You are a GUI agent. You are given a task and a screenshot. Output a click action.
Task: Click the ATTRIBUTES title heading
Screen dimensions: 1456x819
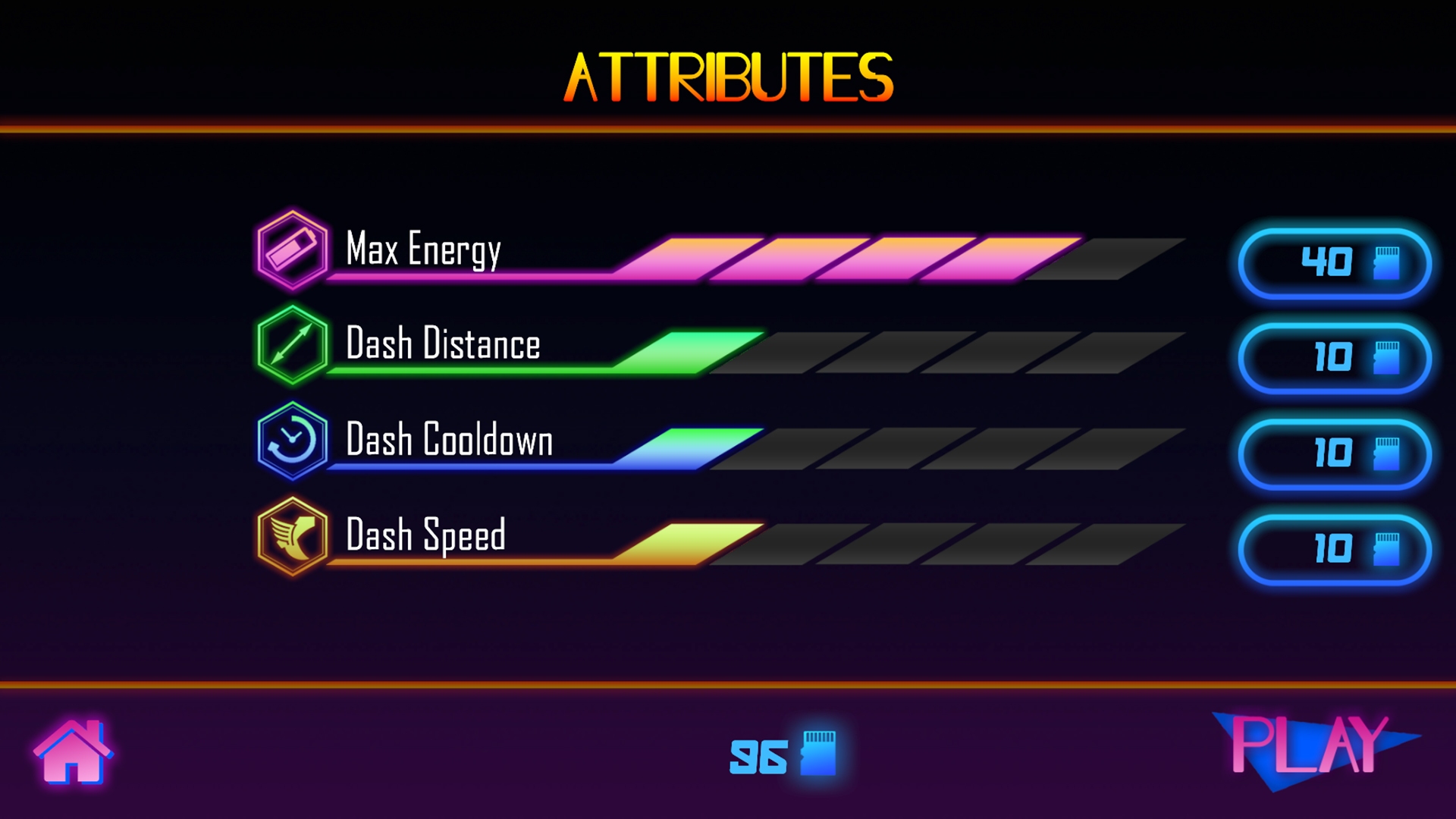pos(726,76)
